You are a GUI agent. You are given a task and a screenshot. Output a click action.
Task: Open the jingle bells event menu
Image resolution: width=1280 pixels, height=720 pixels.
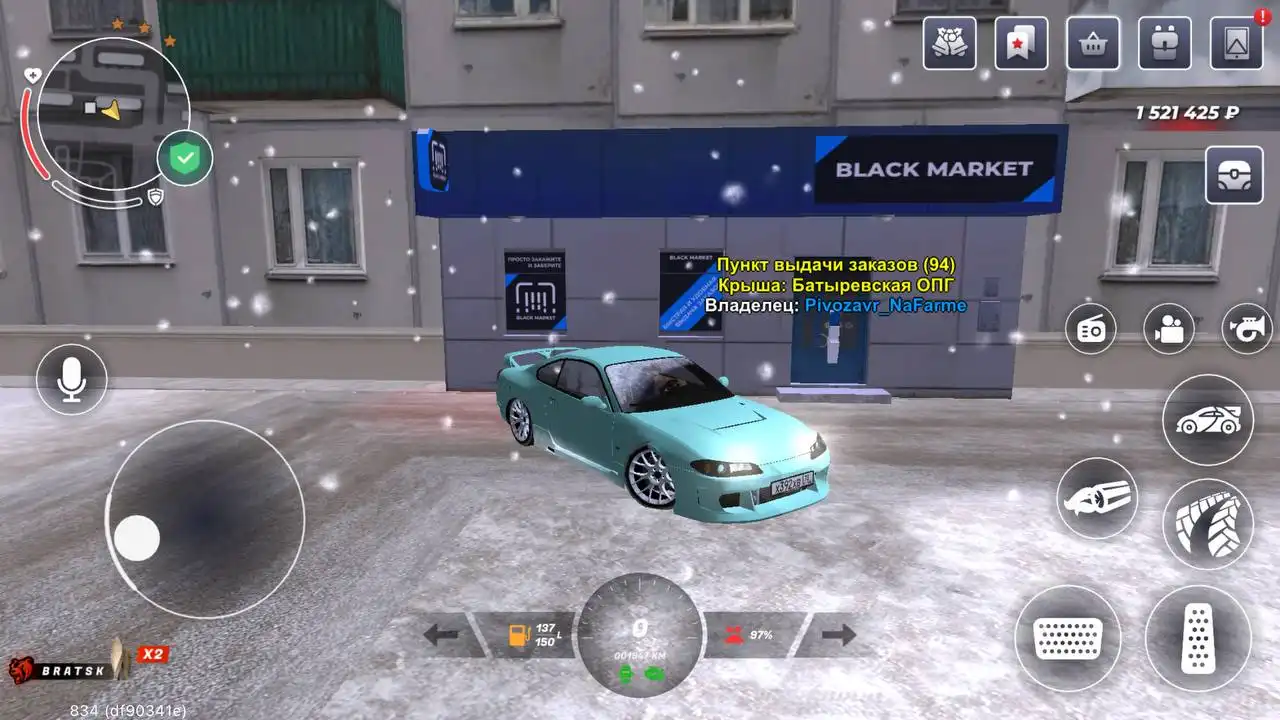[x=949, y=44]
